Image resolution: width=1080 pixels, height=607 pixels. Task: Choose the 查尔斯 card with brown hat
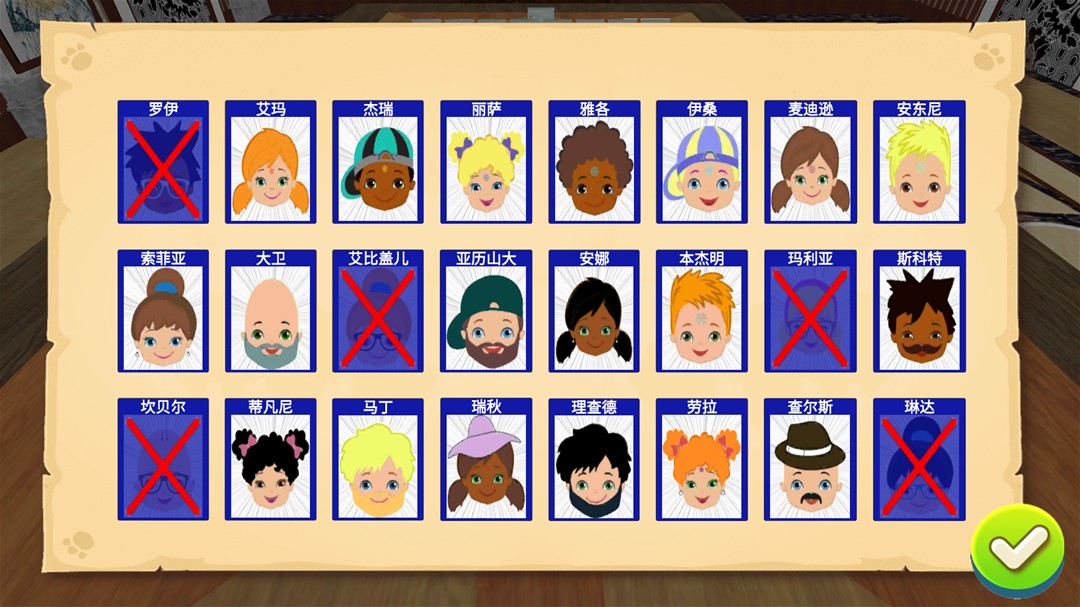click(810, 460)
